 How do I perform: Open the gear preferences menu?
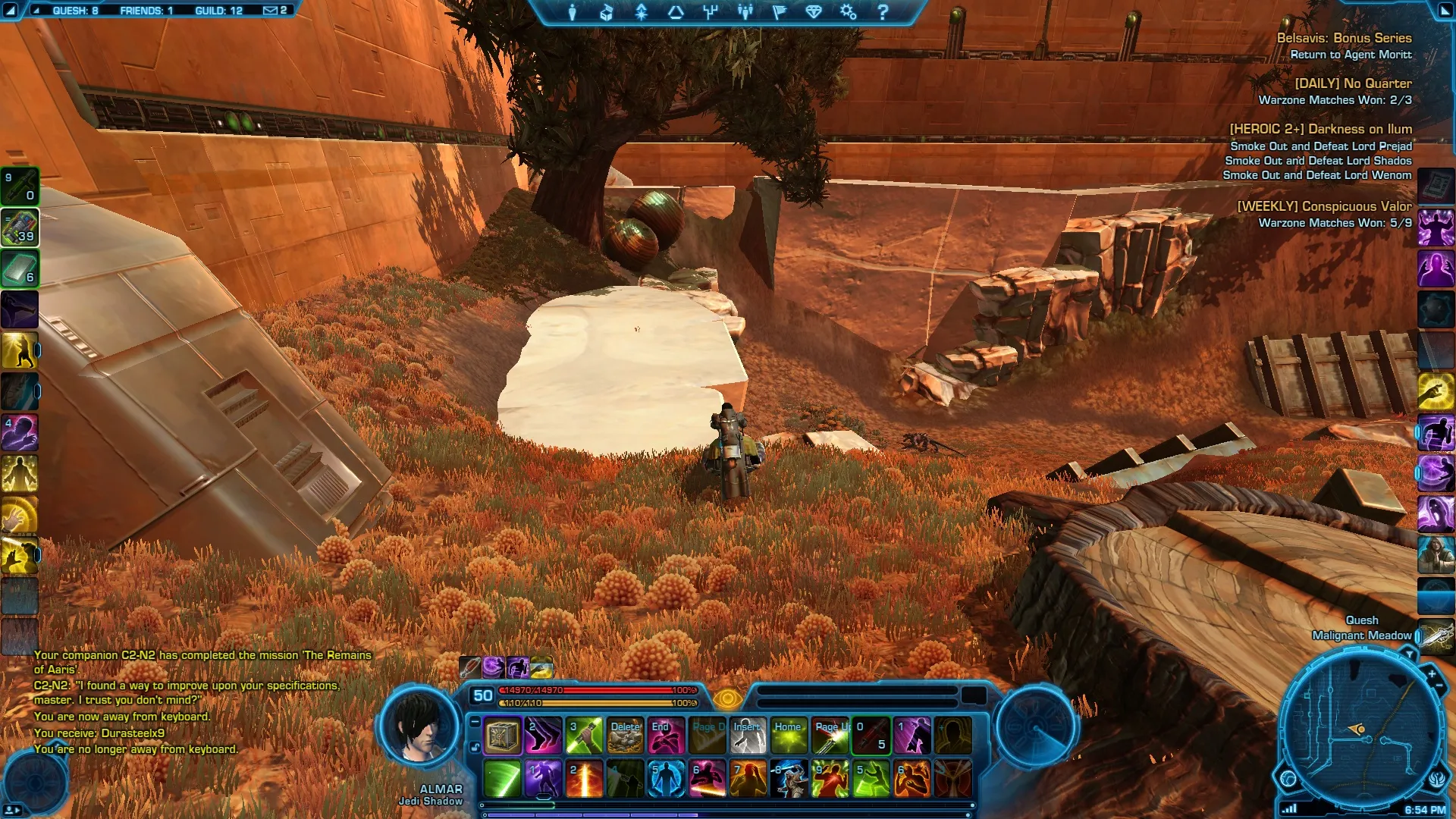click(848, 12)
